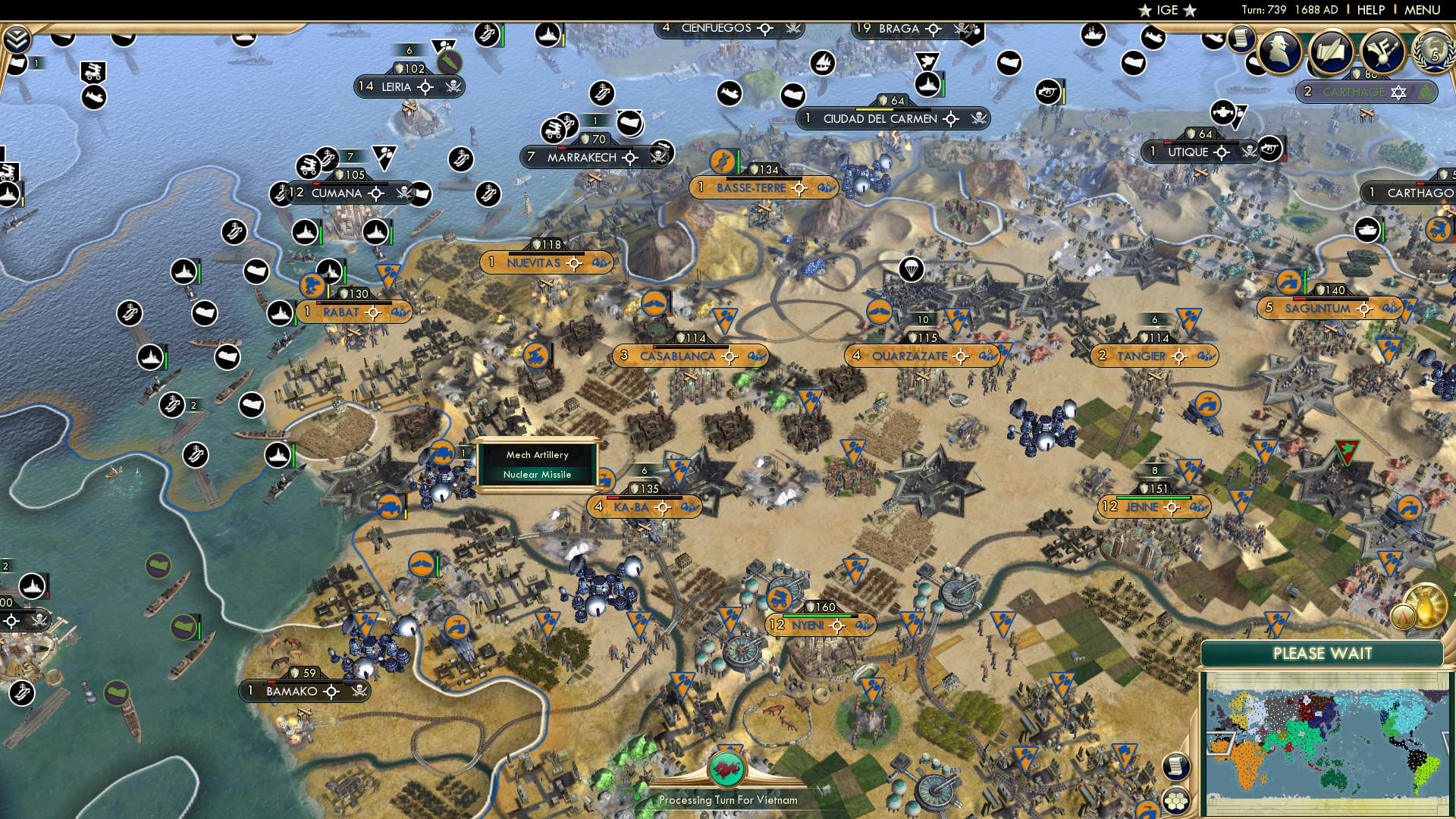Select Mech Artillery from the unit popup

(536, 454)
